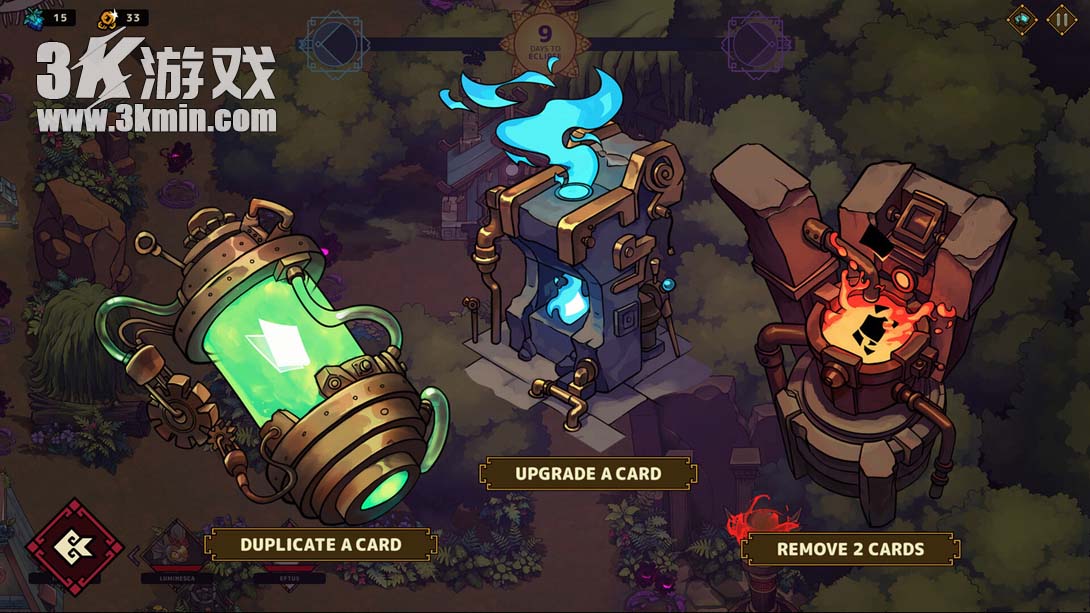Select Upgrade a Card
Viewport: 1090px width, 613px height.
tap(588, 473)
